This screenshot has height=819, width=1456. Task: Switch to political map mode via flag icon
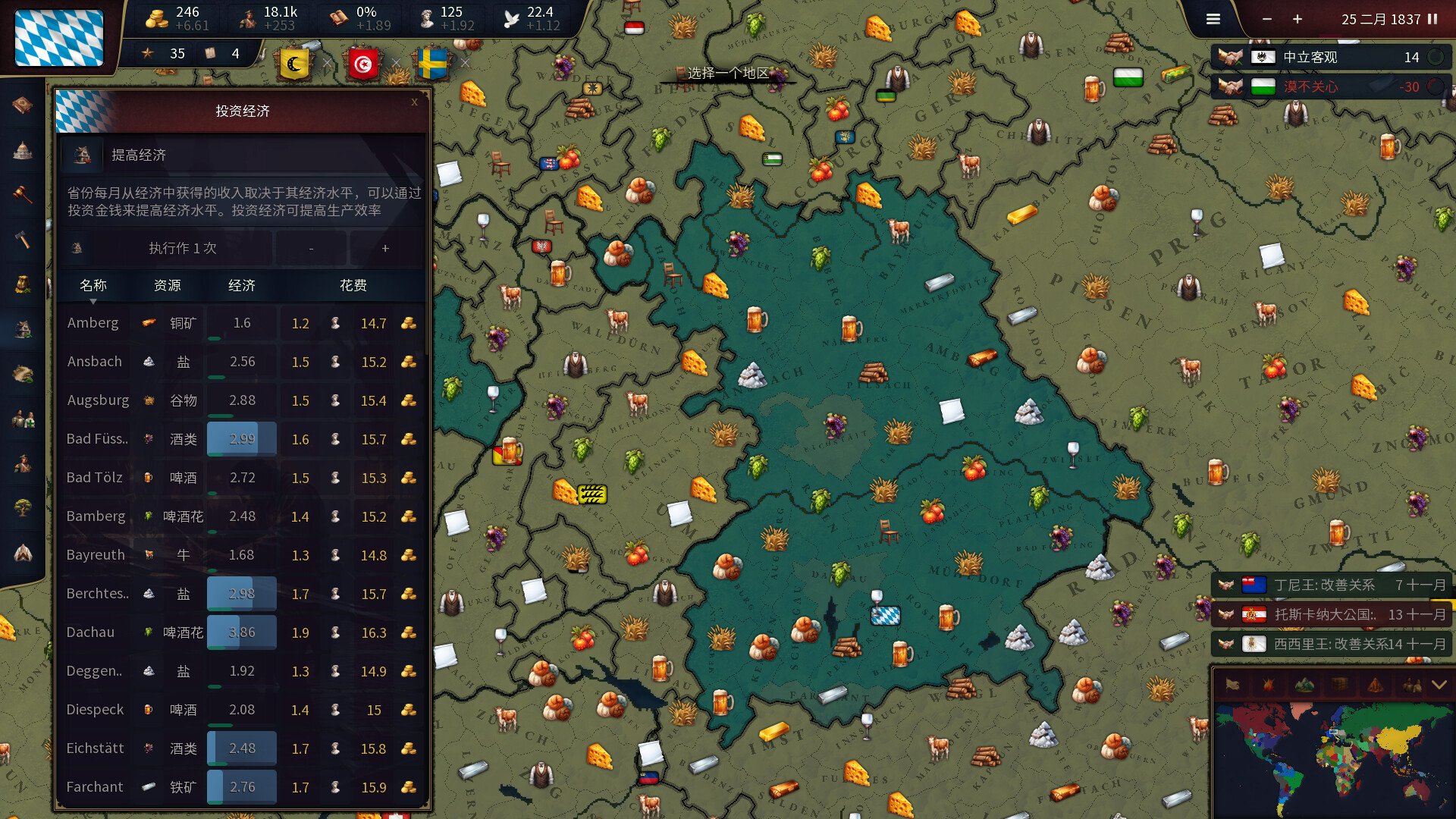(x=1234, y=685)
